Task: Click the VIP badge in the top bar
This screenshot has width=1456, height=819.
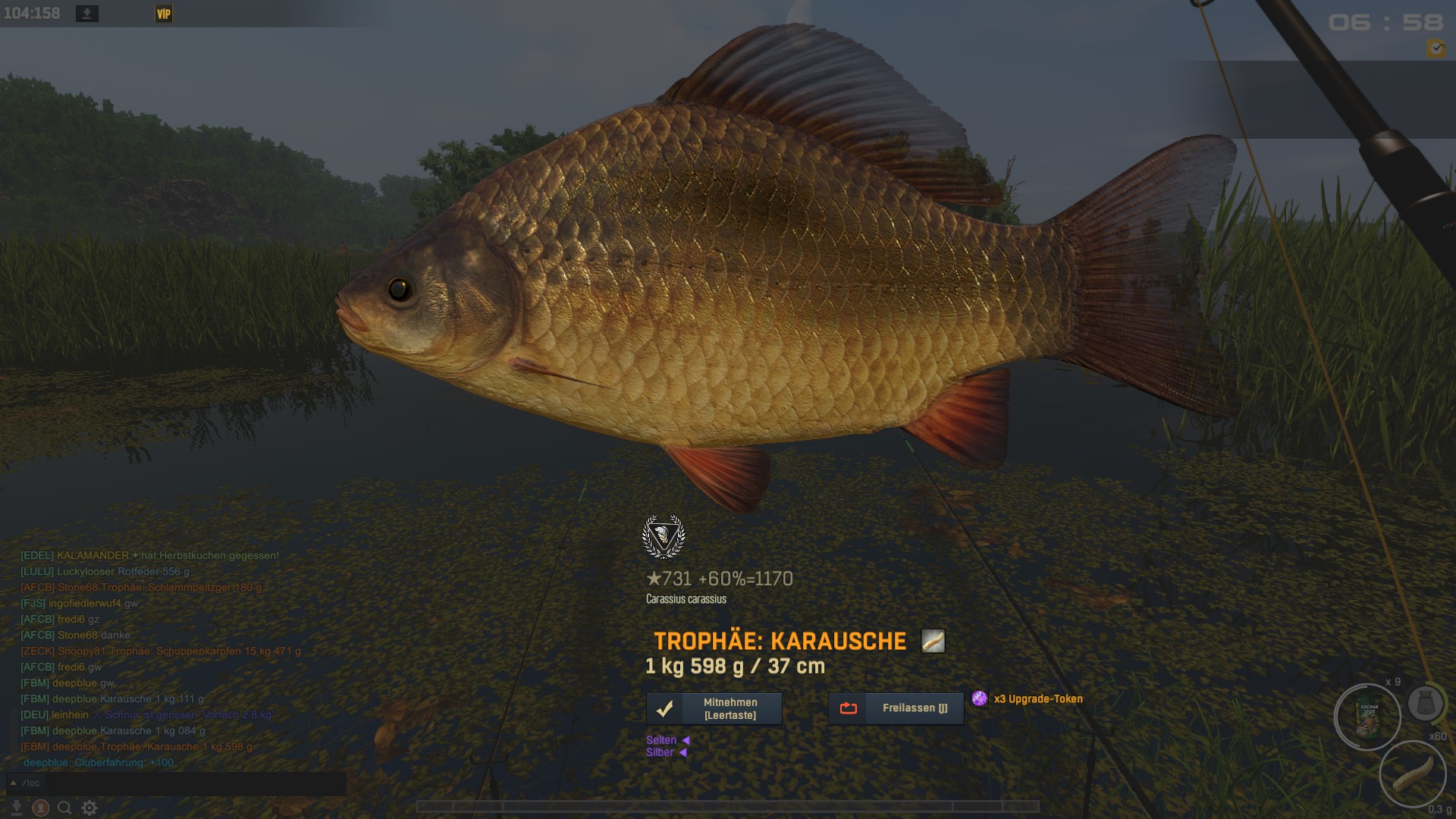Action: point(164,14)
